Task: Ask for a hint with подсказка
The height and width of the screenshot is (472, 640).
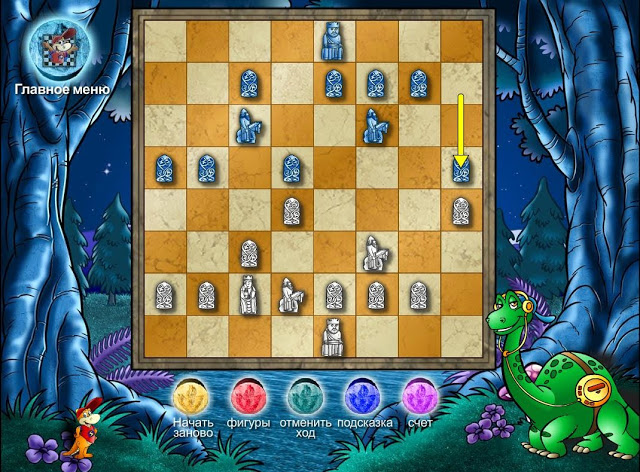Action: click(x=364, y=395)
